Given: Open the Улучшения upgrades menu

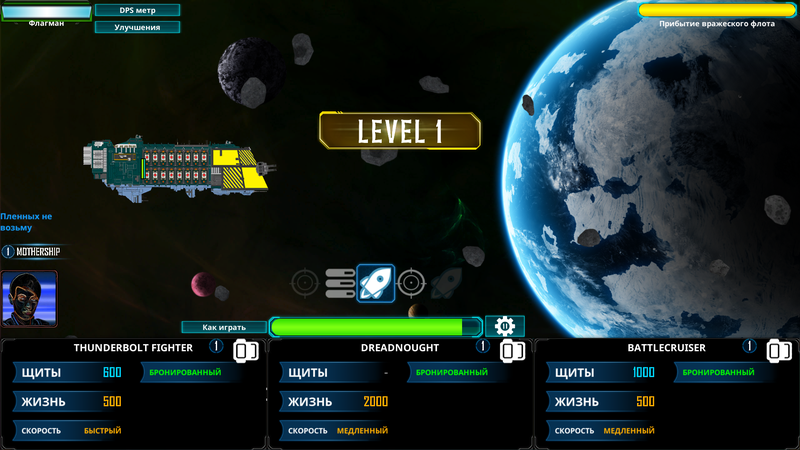Looking at the screenshot, I should 137,27.
